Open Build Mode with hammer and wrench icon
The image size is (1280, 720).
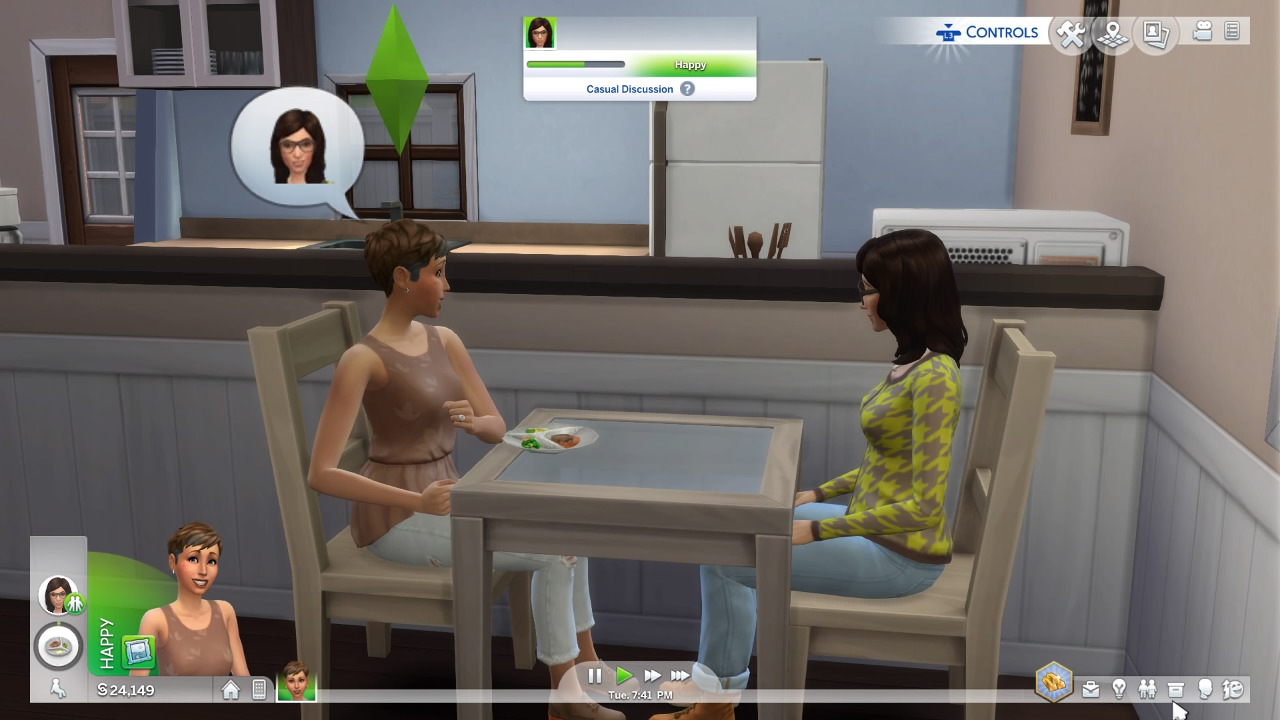pyautogui.click(x=1071, y=35)
